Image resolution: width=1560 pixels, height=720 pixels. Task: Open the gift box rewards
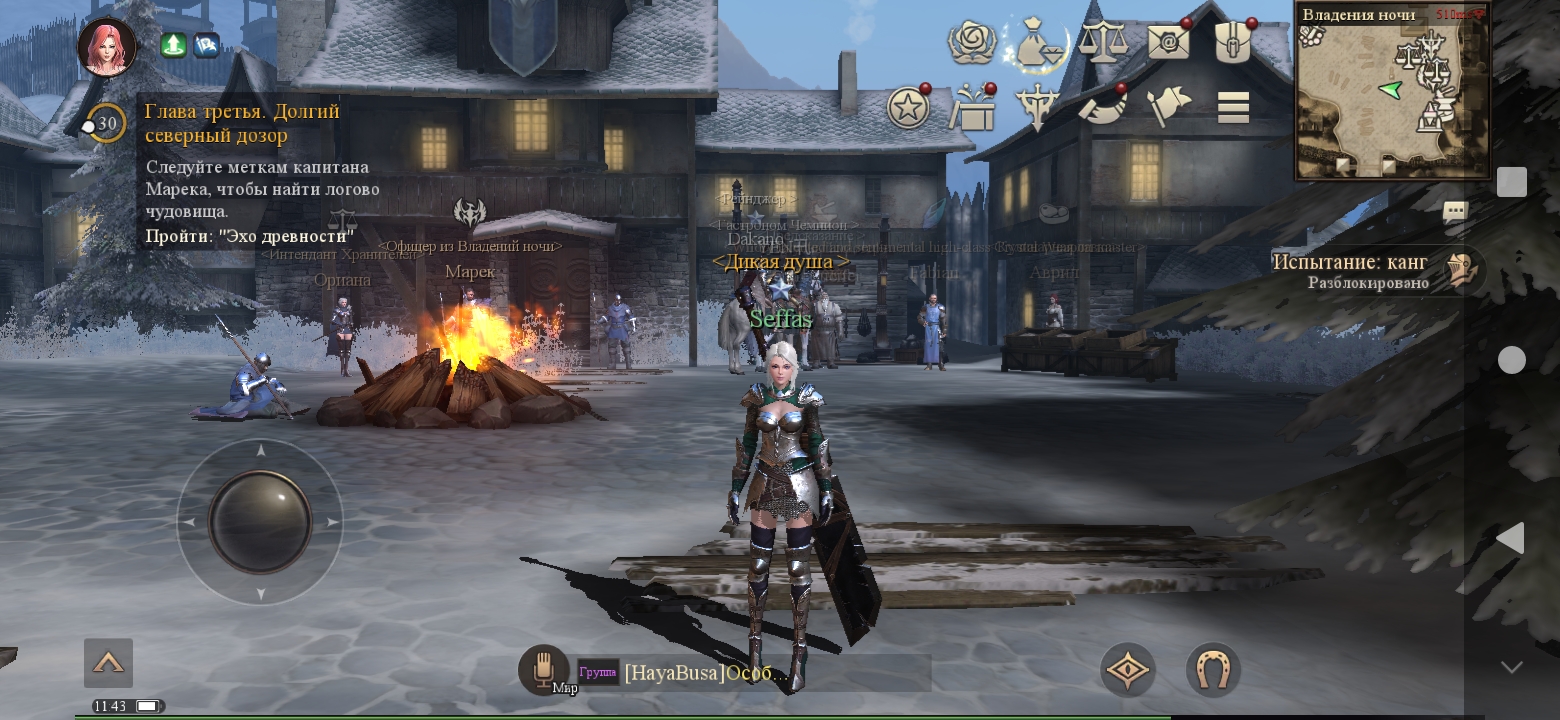click(x=972, y=108)
